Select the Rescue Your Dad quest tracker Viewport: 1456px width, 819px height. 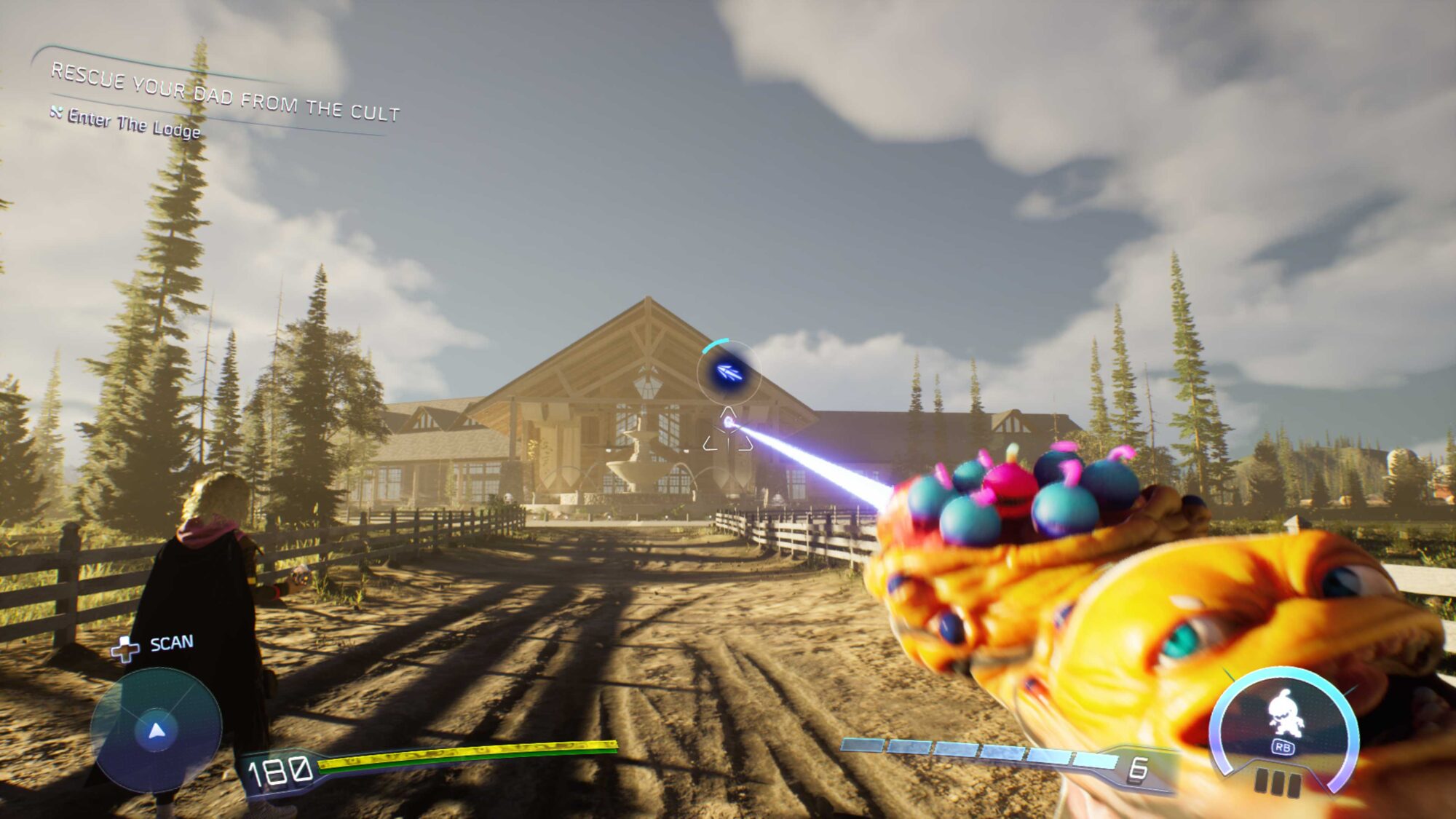coord(224,92)
